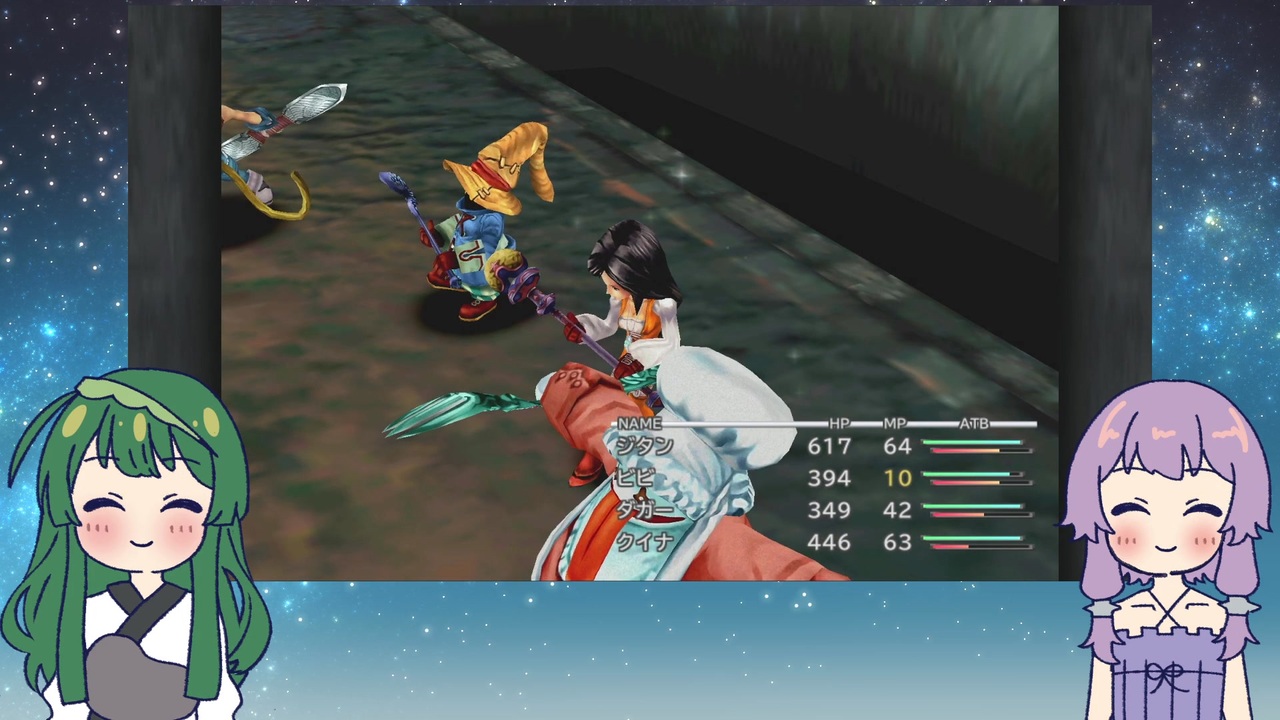The image size is (1280, 720).
Task: Expand the NAME column header
Action: [x=639, y=423]
